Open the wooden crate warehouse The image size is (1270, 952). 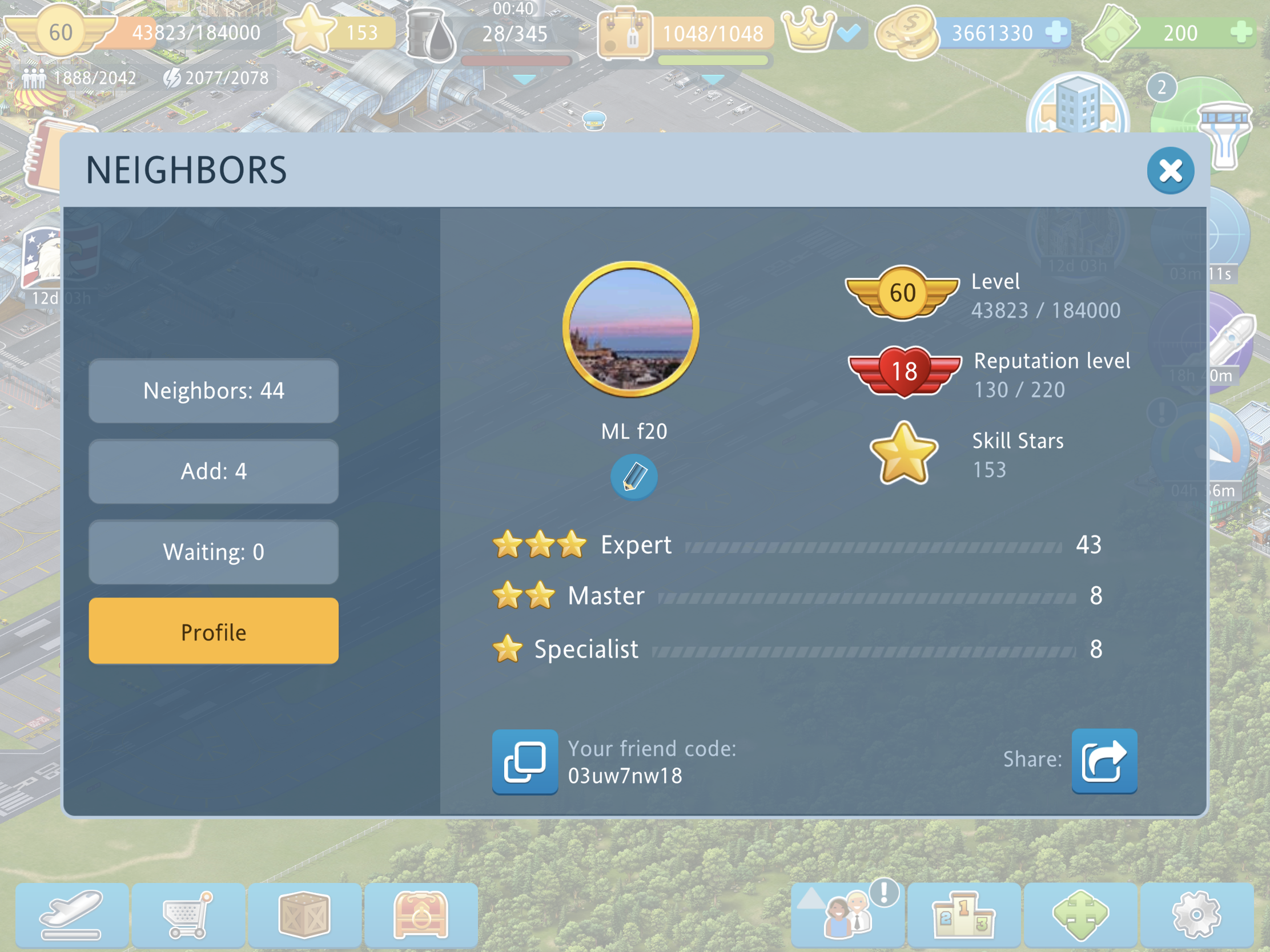[304, 914]
